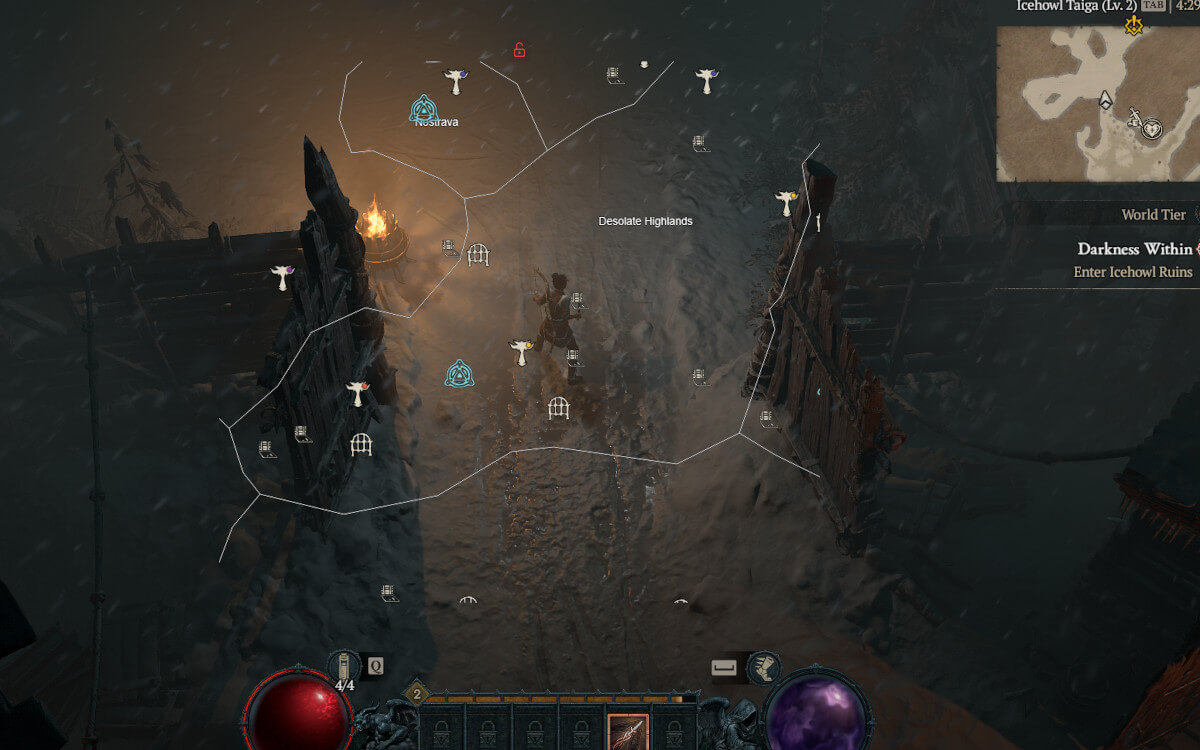Click the red padlock marker on the map overlay

click(519, 50)
